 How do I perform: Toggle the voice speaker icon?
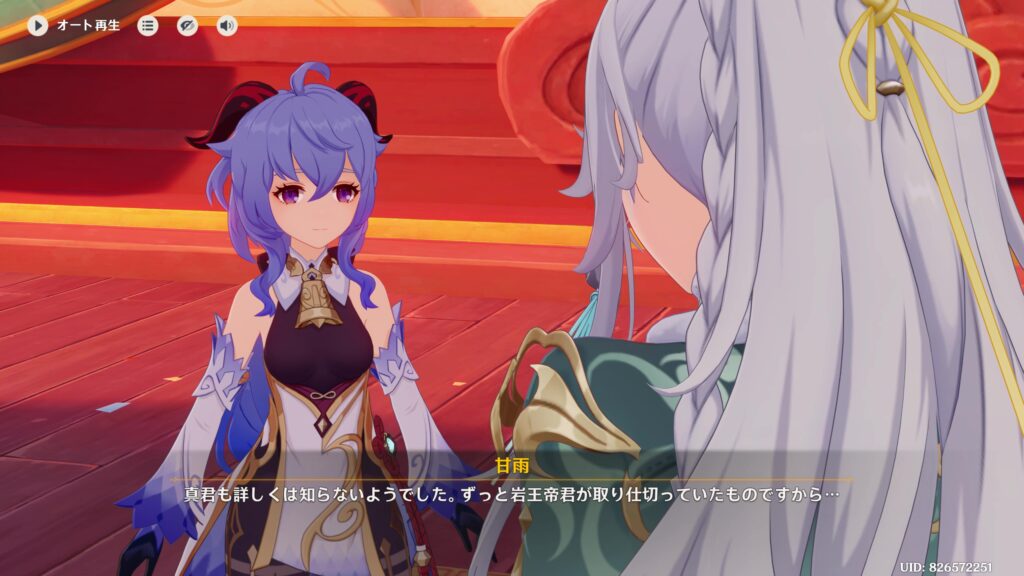click(x=227, y=26)
